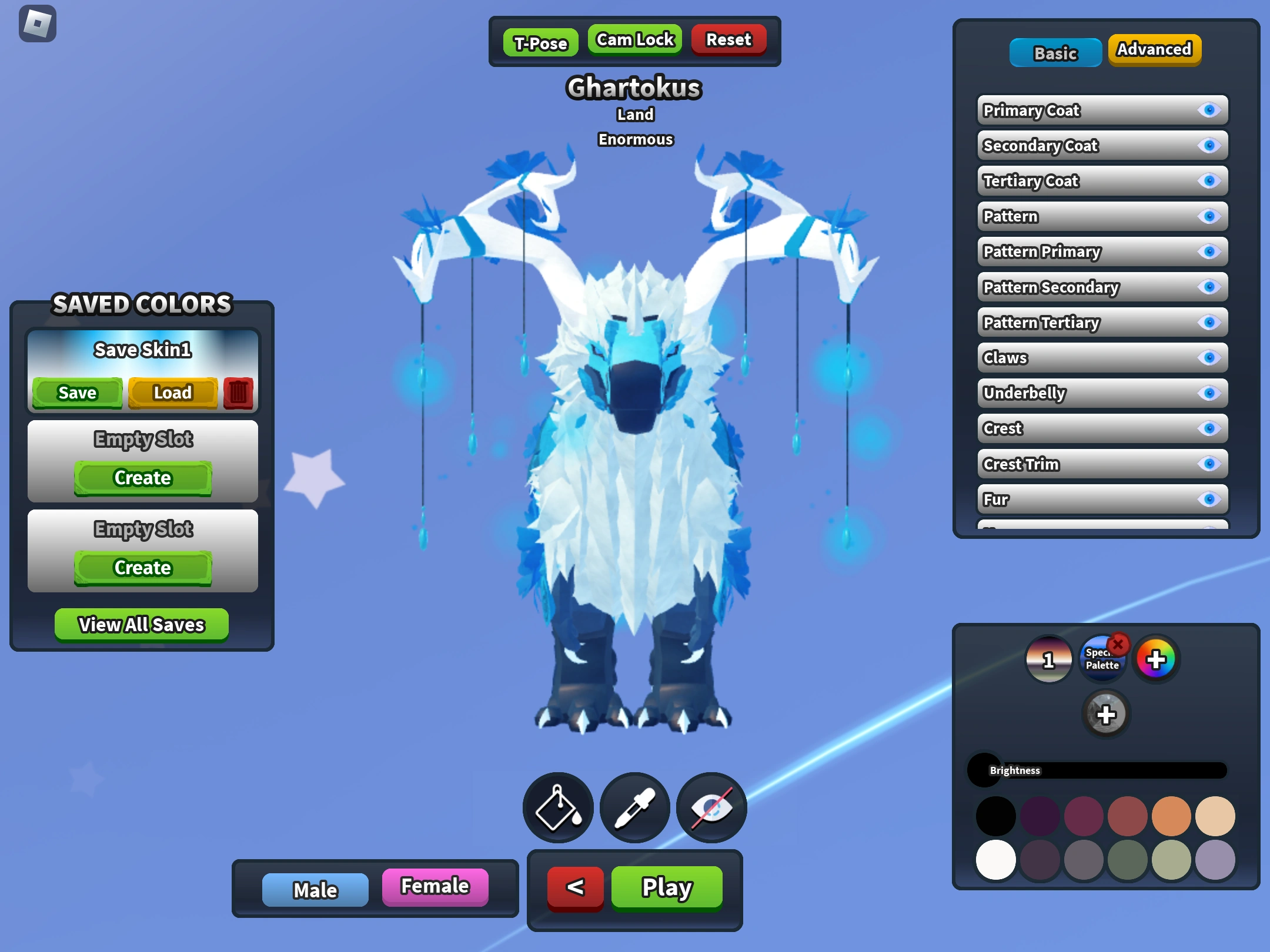Delete Save Skin1 with the trash icon
Image resolution: width=1270 pixels, height=952 pixels.
[x=239, y=393]
